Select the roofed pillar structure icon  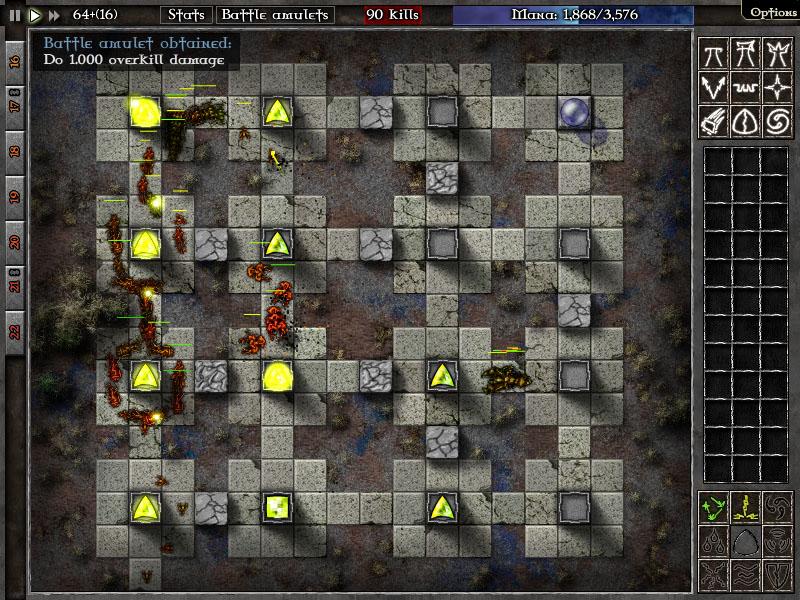pyautogui.click(x=744, y=54)
